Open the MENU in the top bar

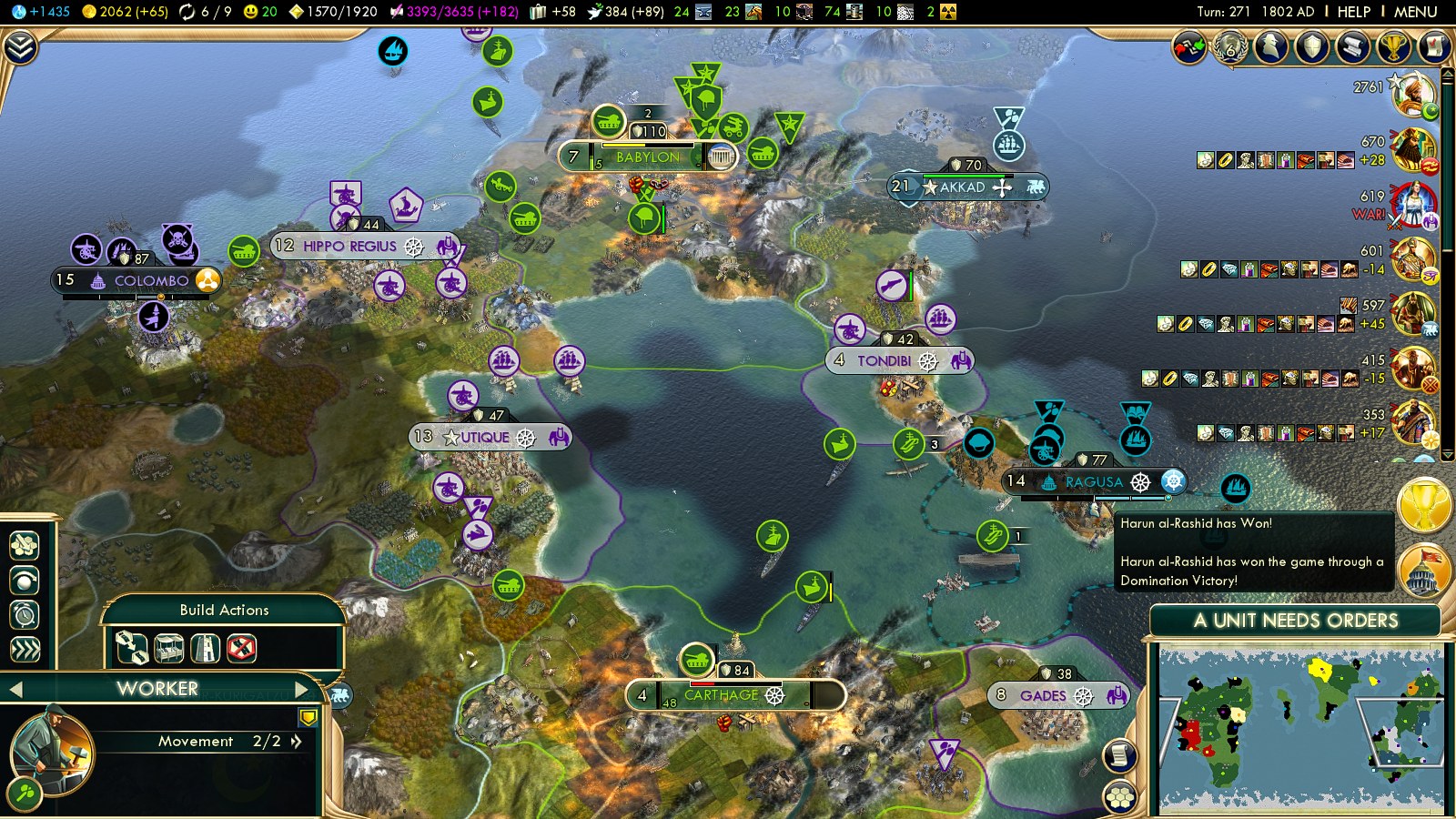tap(1415, 12)
